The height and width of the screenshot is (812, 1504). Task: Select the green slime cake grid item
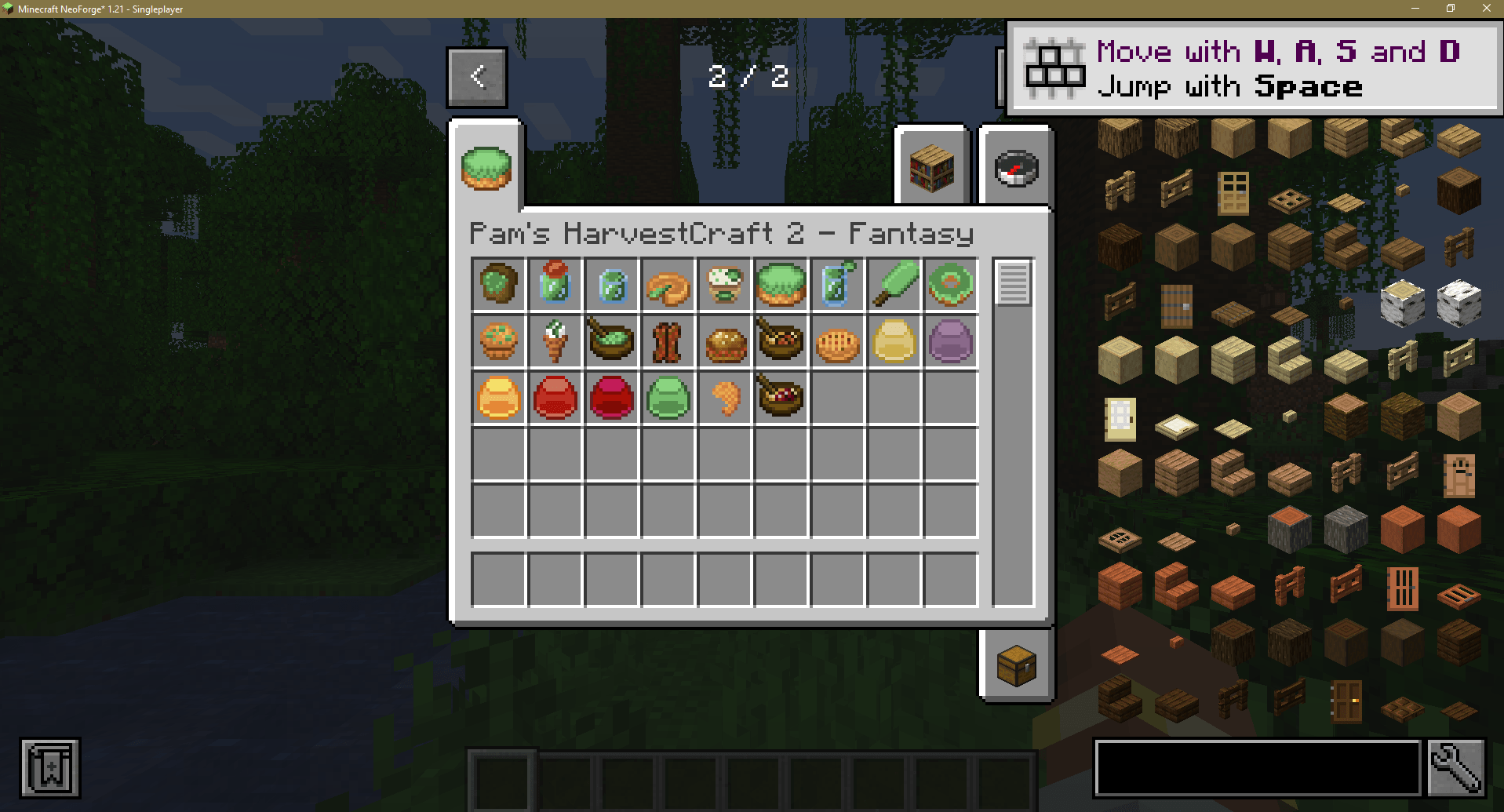click(x=782, y=285)
